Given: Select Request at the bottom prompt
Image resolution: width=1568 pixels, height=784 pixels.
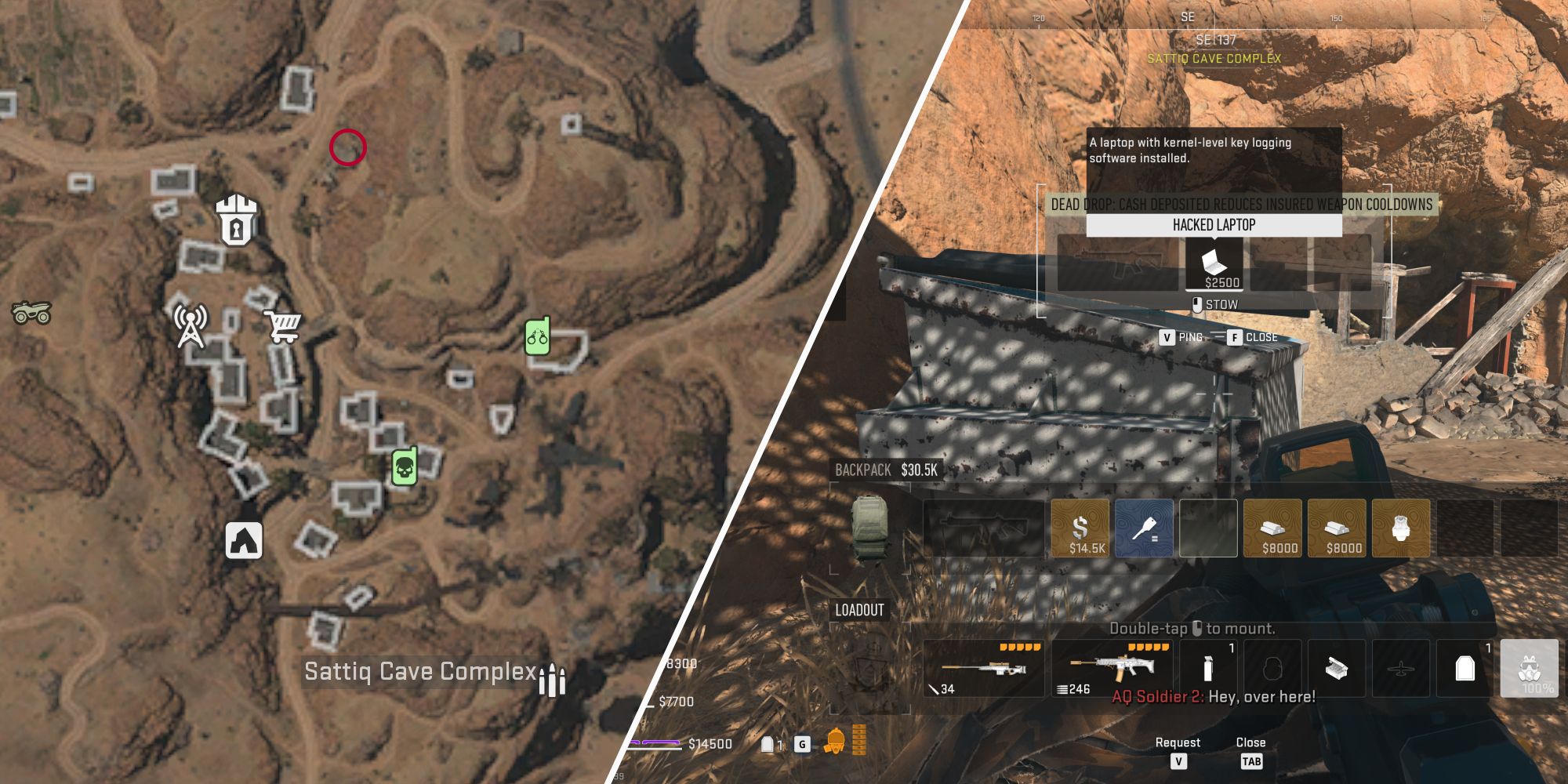Looking at the screenshot, I should (x=1178, y=742).
